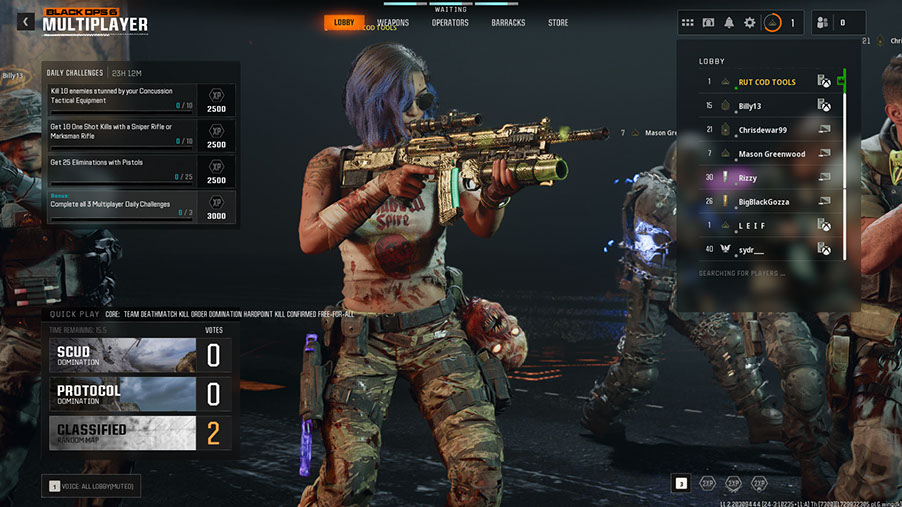This screenshot has height=507, width=902.
Task: Open notifications via the bell icon
Action: [729, 23]
